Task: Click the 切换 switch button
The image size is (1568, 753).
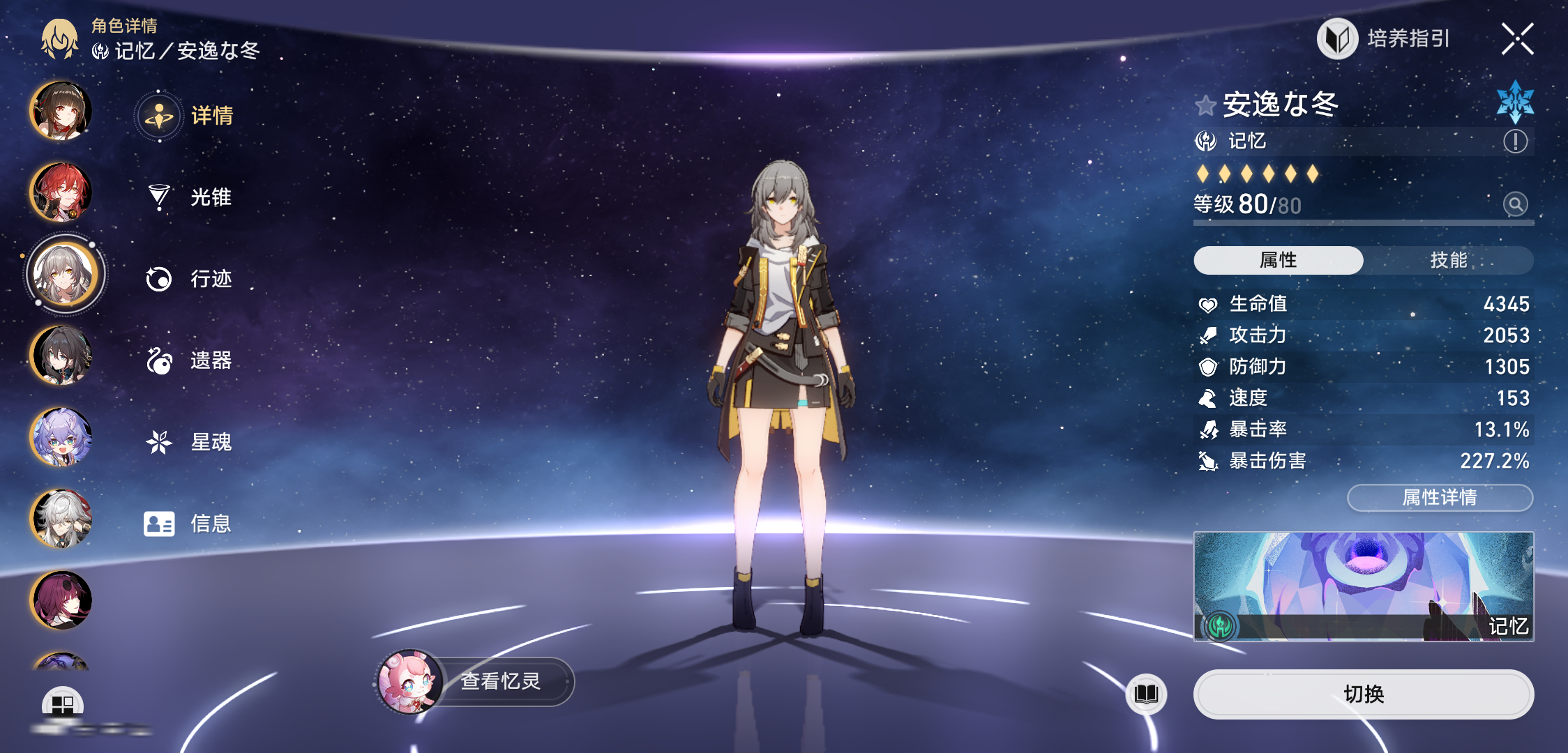Action: 1363,694
